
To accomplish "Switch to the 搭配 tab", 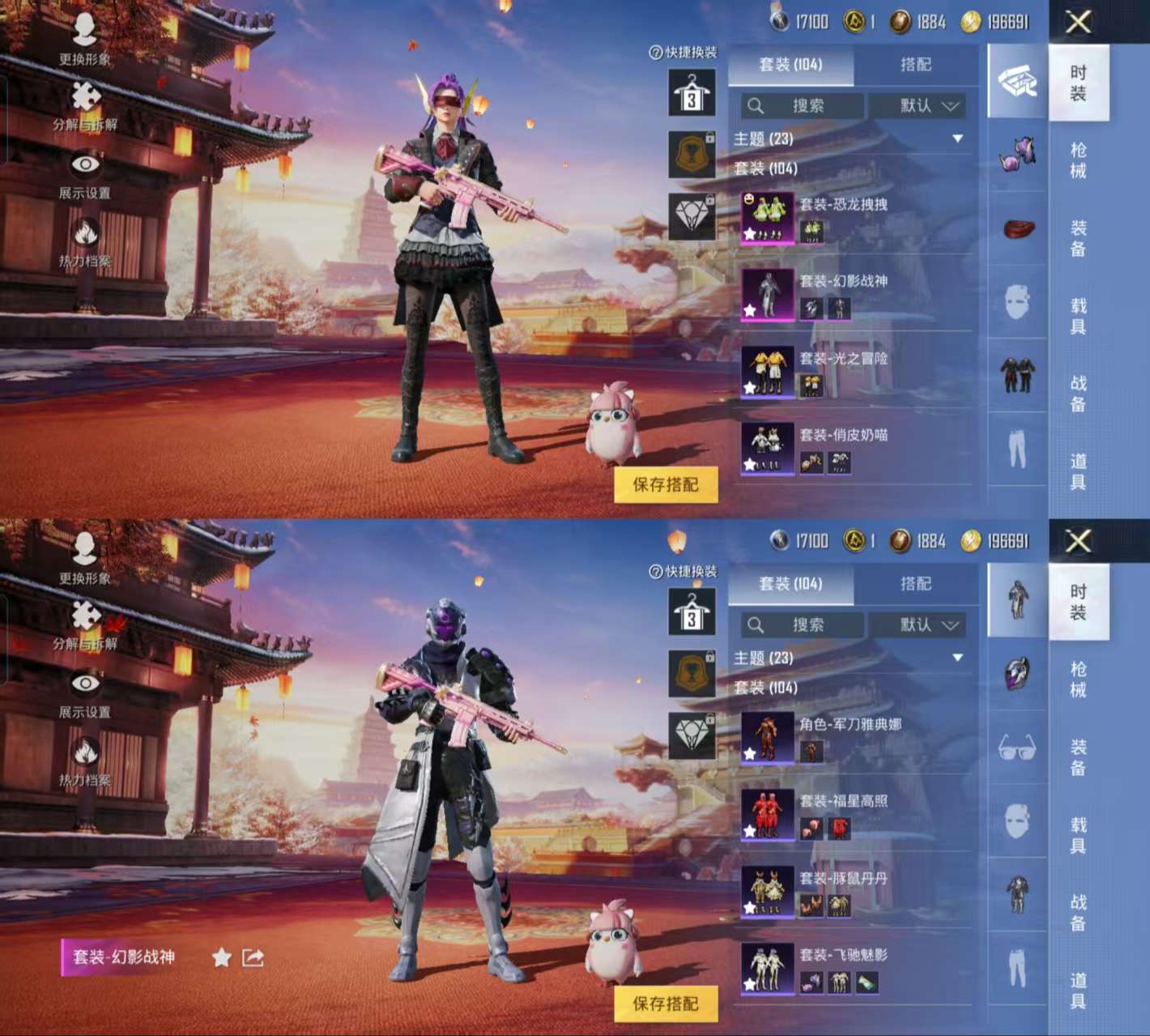I will click(x=918, y=65).
